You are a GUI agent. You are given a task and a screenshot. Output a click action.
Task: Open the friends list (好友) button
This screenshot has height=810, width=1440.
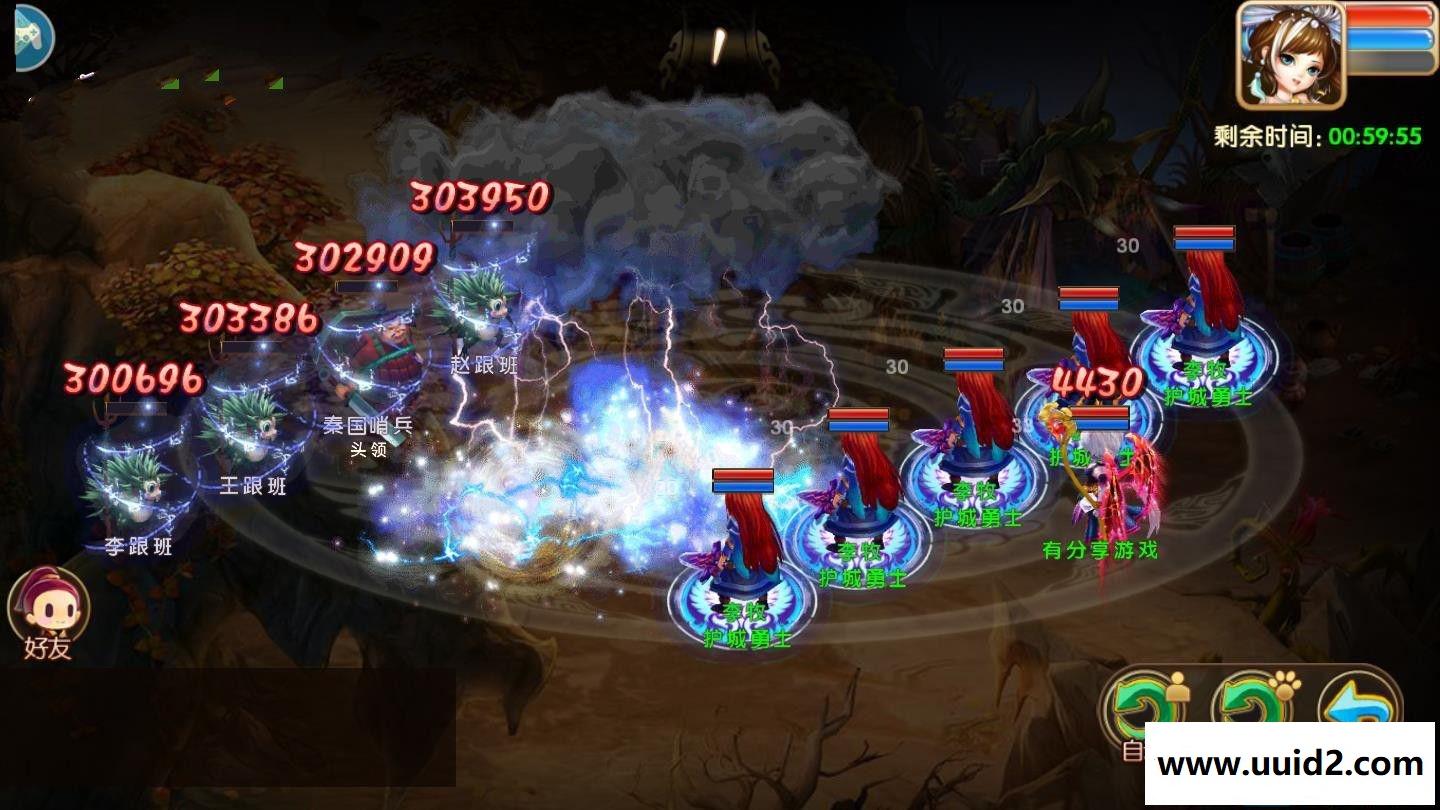pos(48,612)
